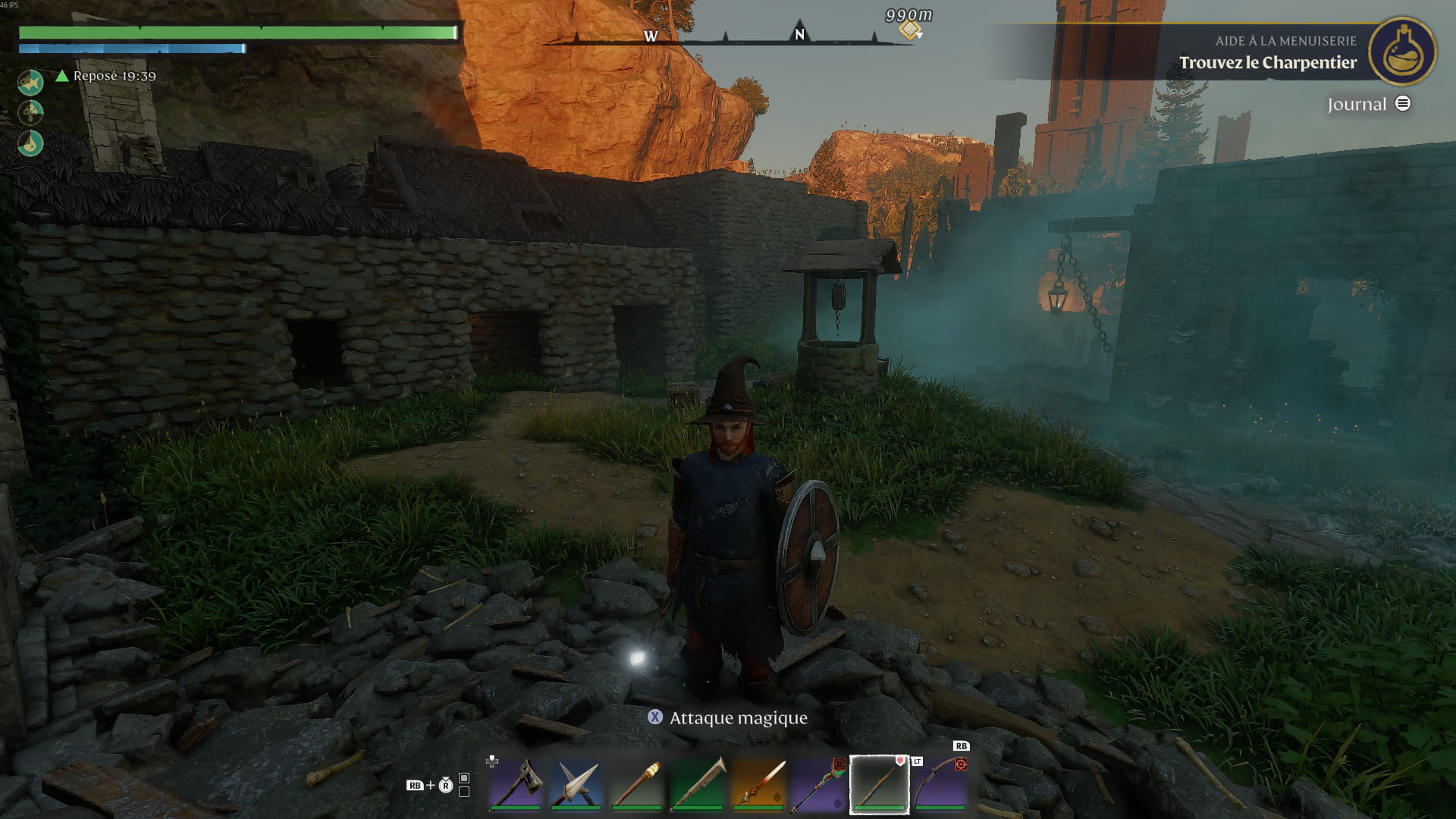Select the red sword on orange slot
The image size is (1456, 819).
(758, 783)
